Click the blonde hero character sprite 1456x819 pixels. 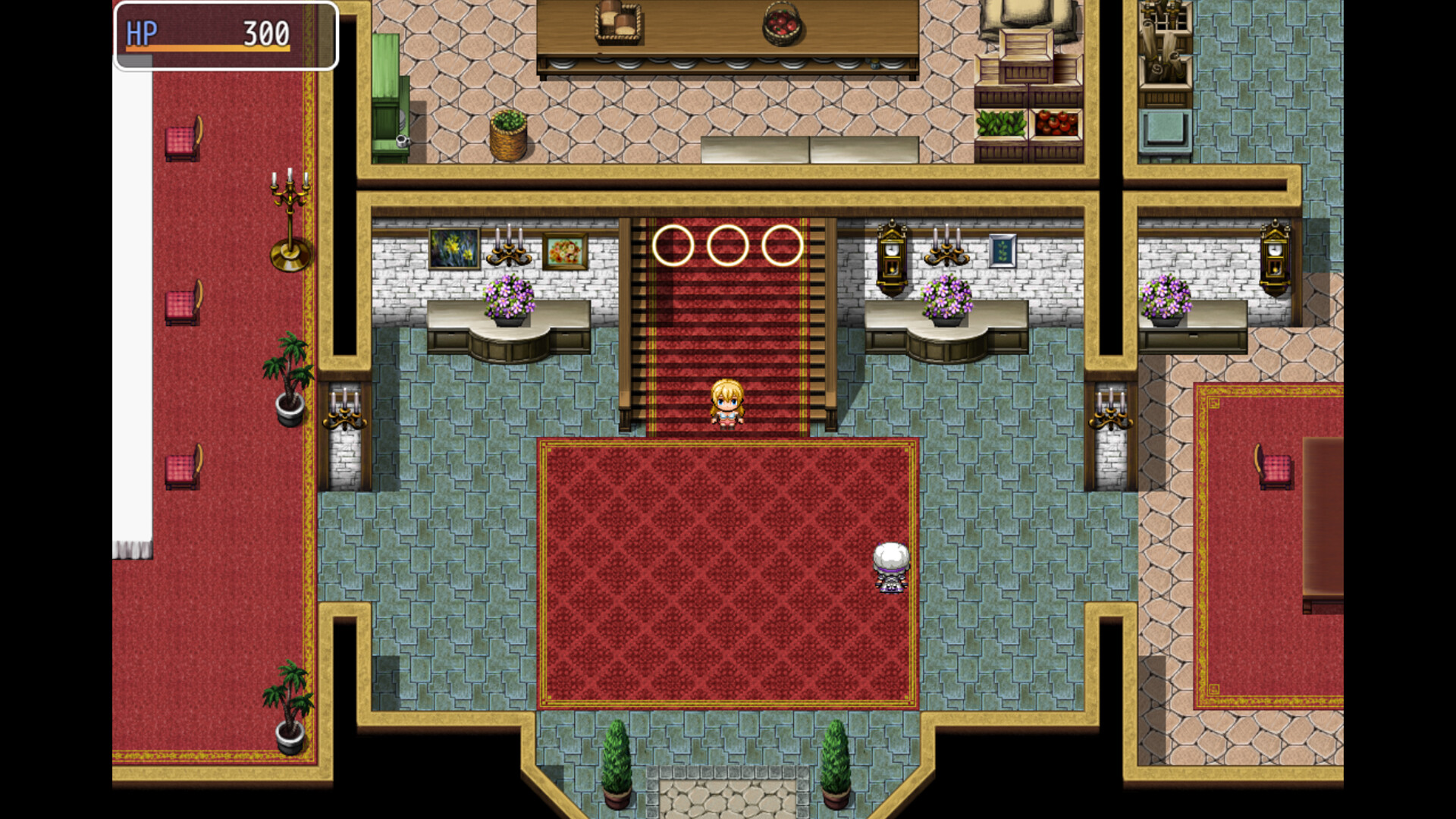tap(729, 406)
